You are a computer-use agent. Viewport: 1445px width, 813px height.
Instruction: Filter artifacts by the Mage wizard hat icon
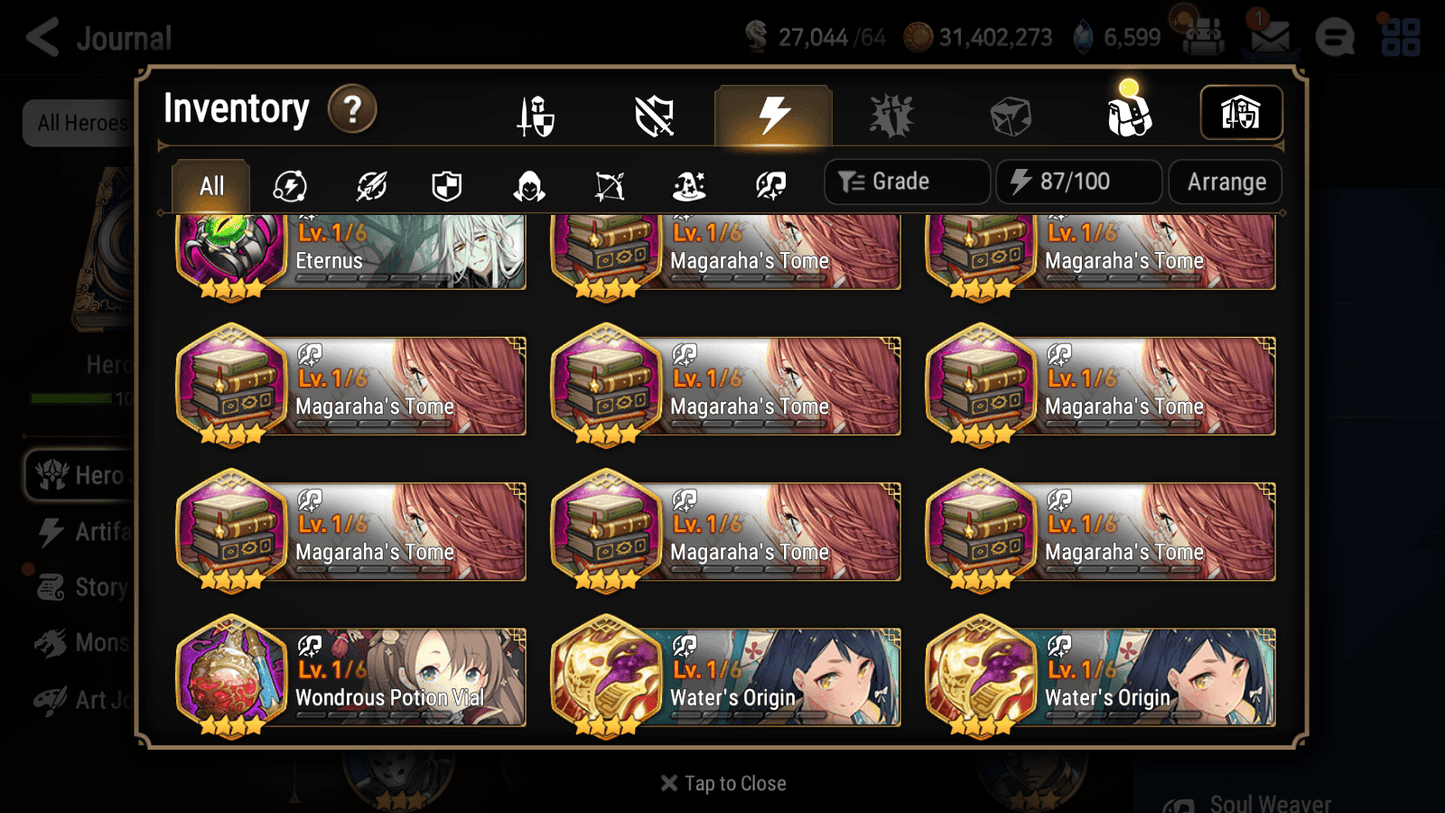(688, 182)
